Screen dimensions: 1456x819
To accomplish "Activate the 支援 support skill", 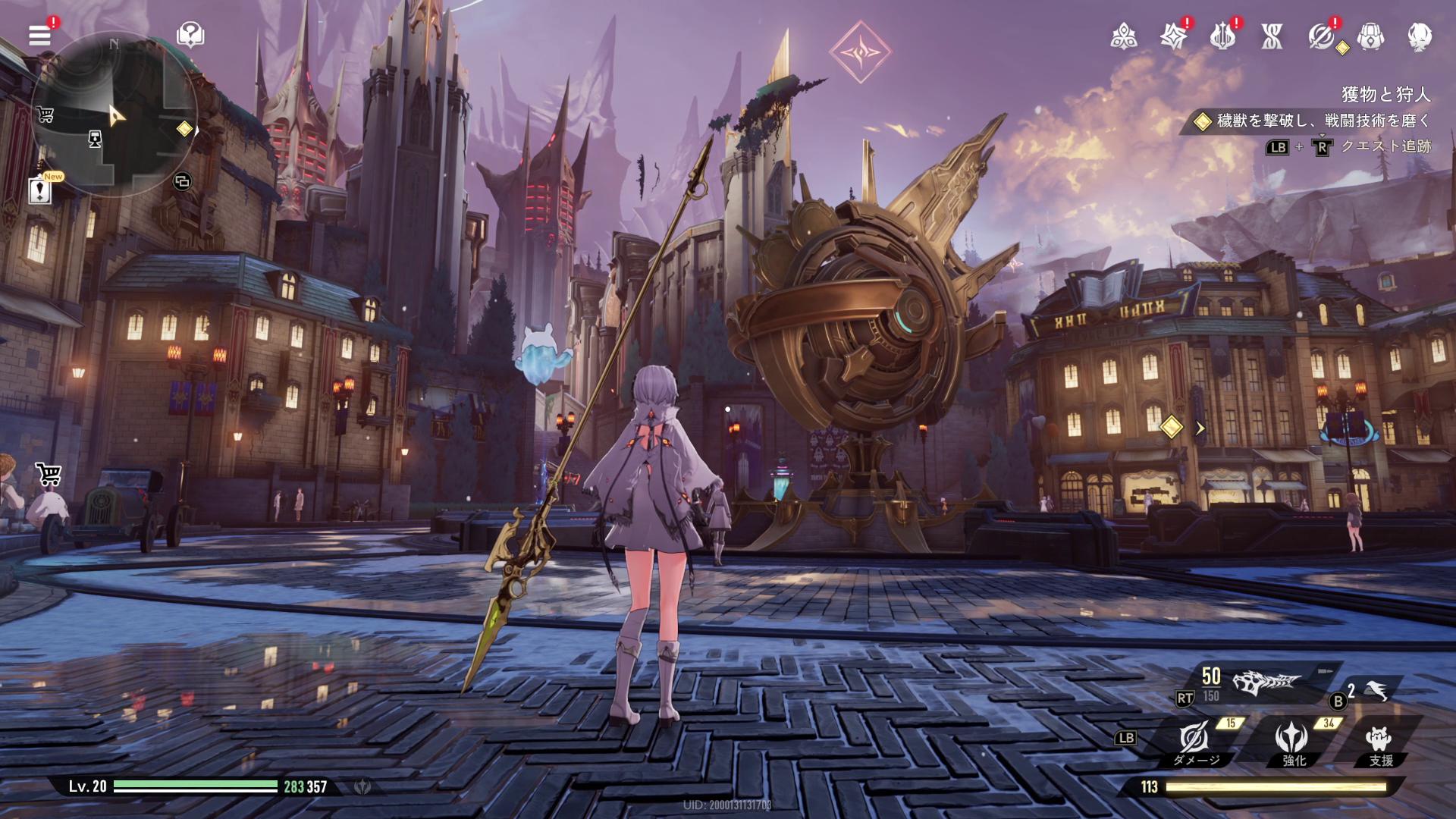I will [x=1379, y=741].
